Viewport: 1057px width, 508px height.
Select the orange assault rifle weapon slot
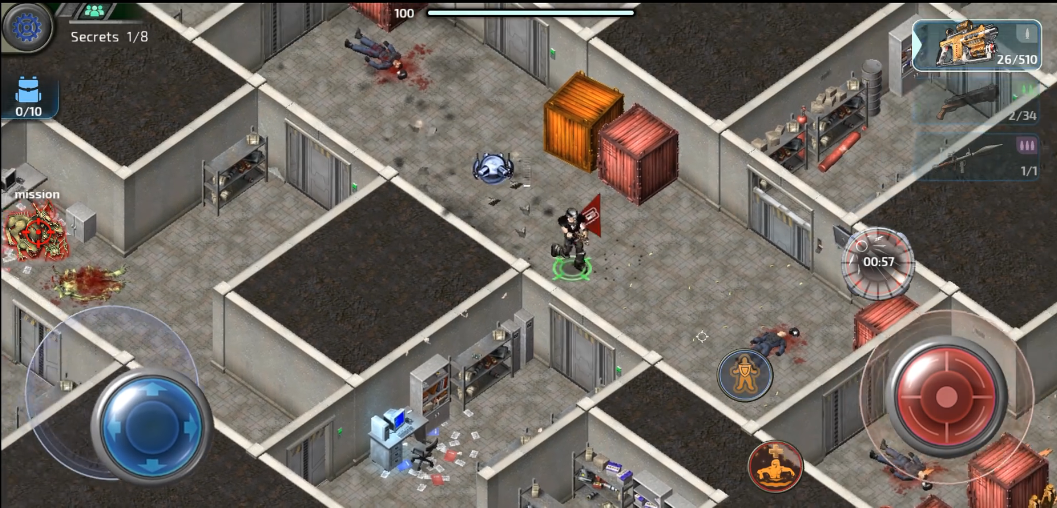click(x=962, y=46)
